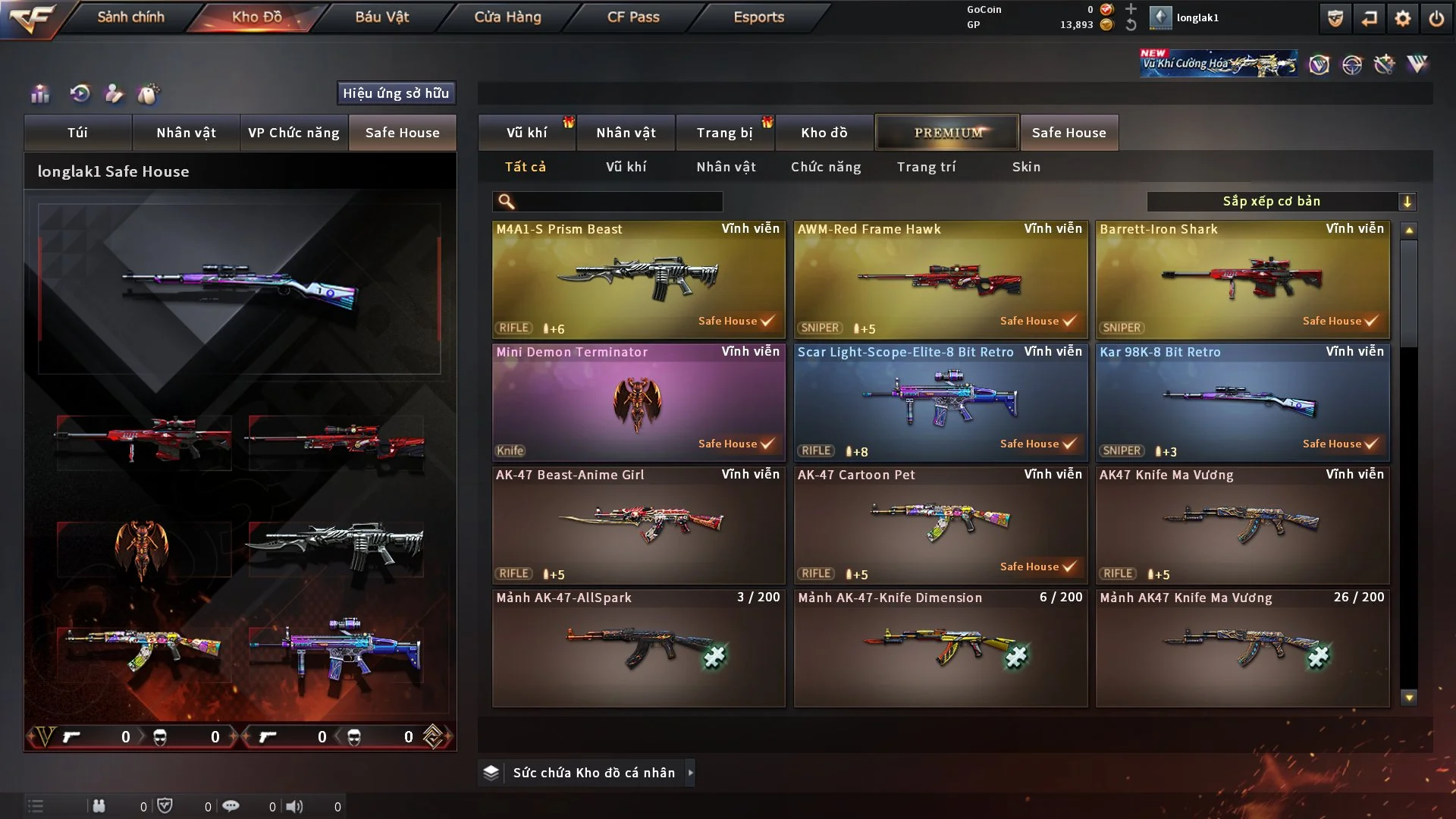The image size is (1456, 819).
Task: Open the Sắp xếp cơ bản dropdown
Action: pyautogui.click(x=1281, y=202)
